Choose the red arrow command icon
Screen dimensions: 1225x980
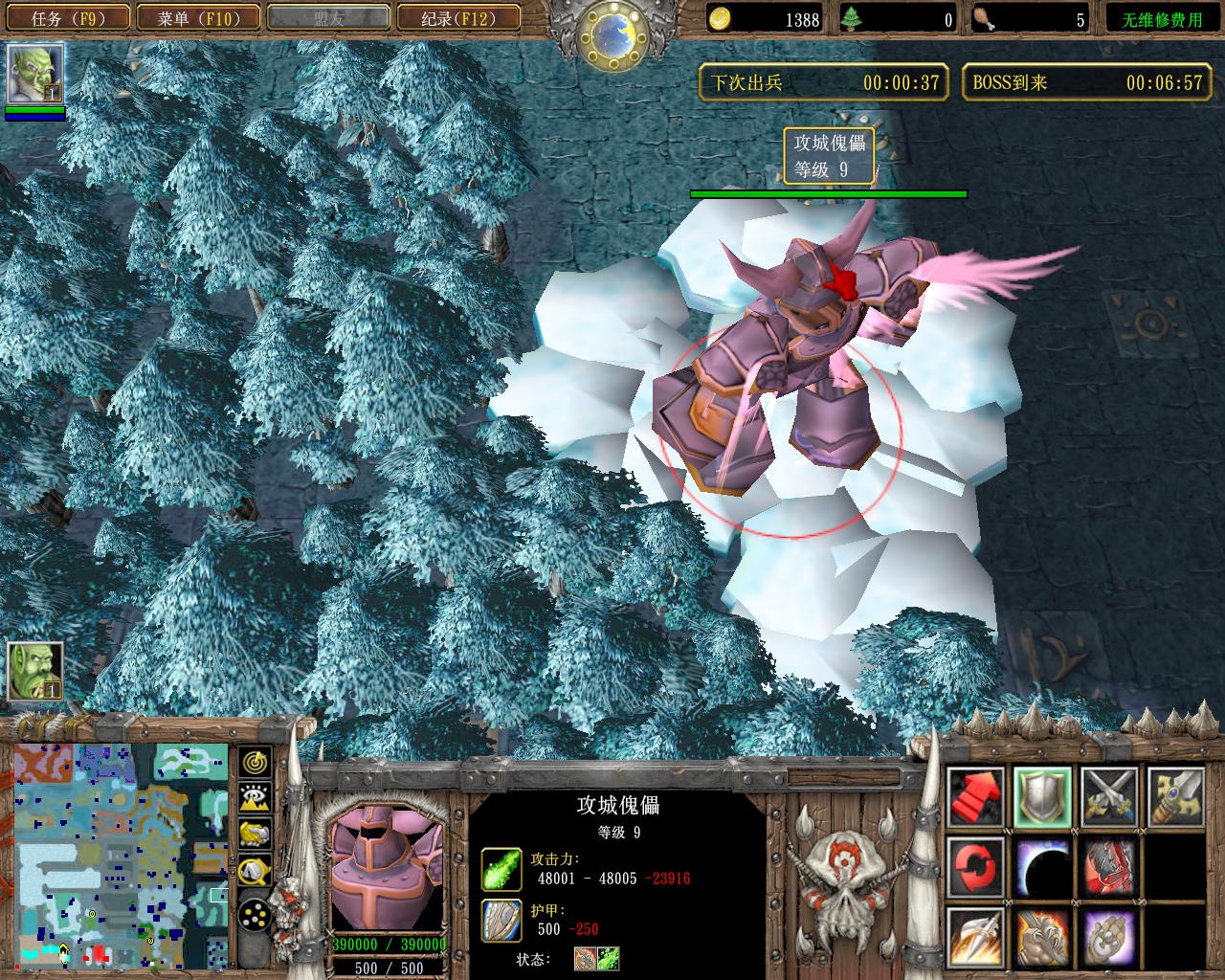pyautogui.click(x=976, y=796)
